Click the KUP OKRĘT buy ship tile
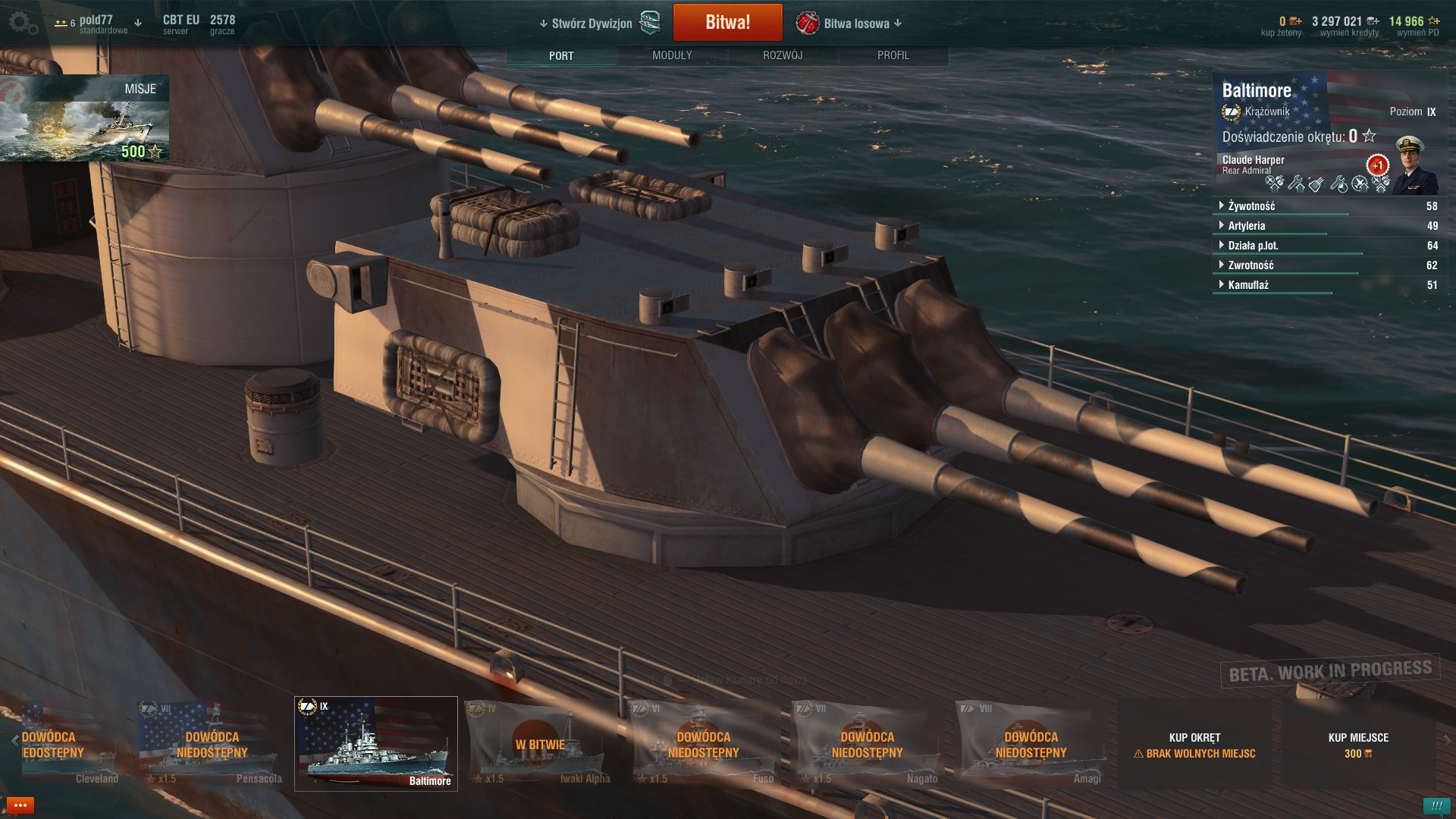This screenshot has width=1456, height=819. pyautogui.click(x=1194, y=744)
